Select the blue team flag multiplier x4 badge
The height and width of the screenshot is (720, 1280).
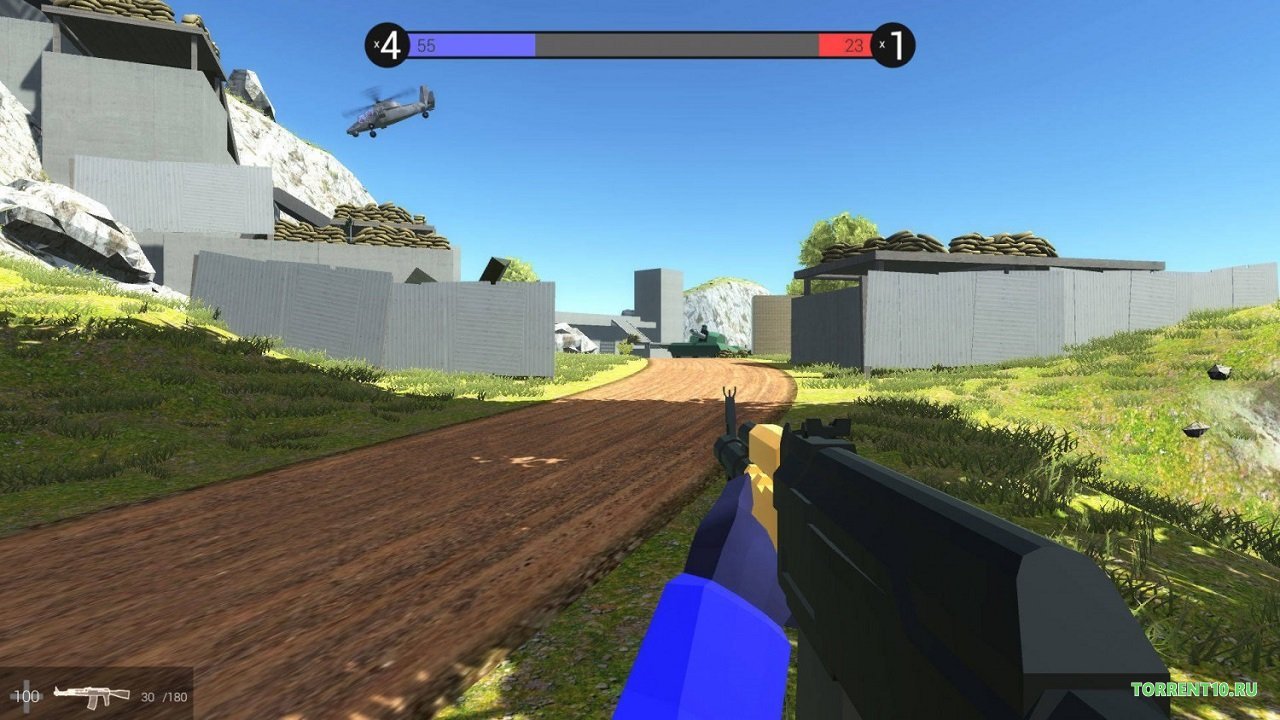(x=389, y=43)
